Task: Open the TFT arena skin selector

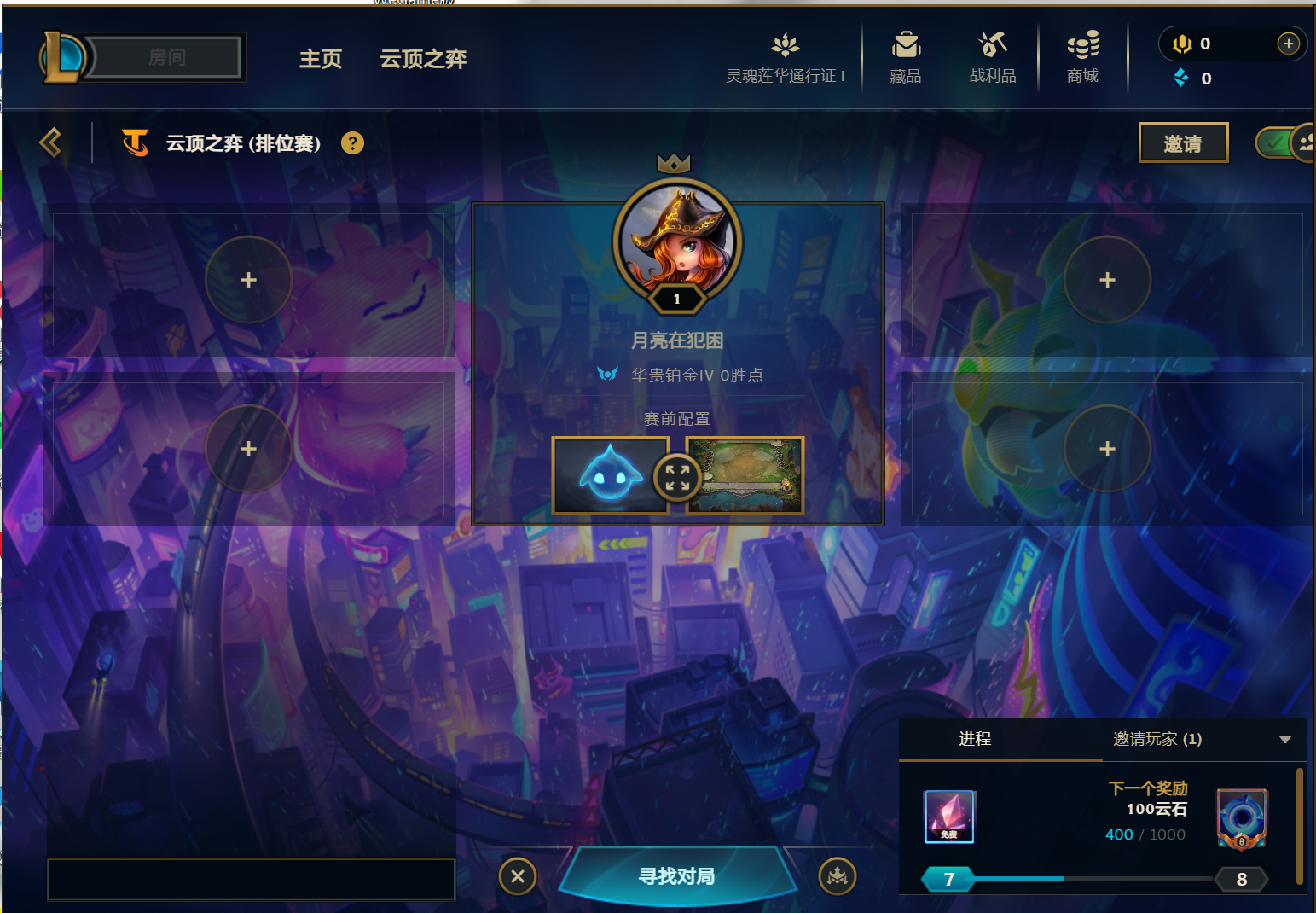Action: [x=745, y=475]
